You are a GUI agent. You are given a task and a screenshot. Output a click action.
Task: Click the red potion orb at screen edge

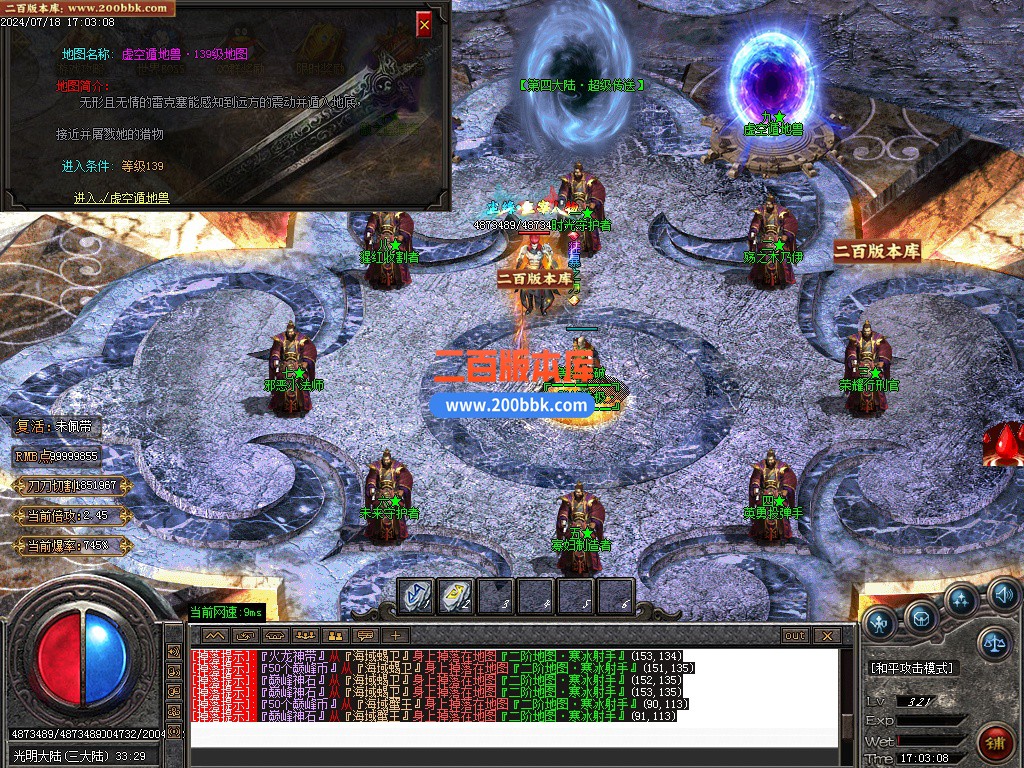pyautogui.click(x=1004, y=445)
